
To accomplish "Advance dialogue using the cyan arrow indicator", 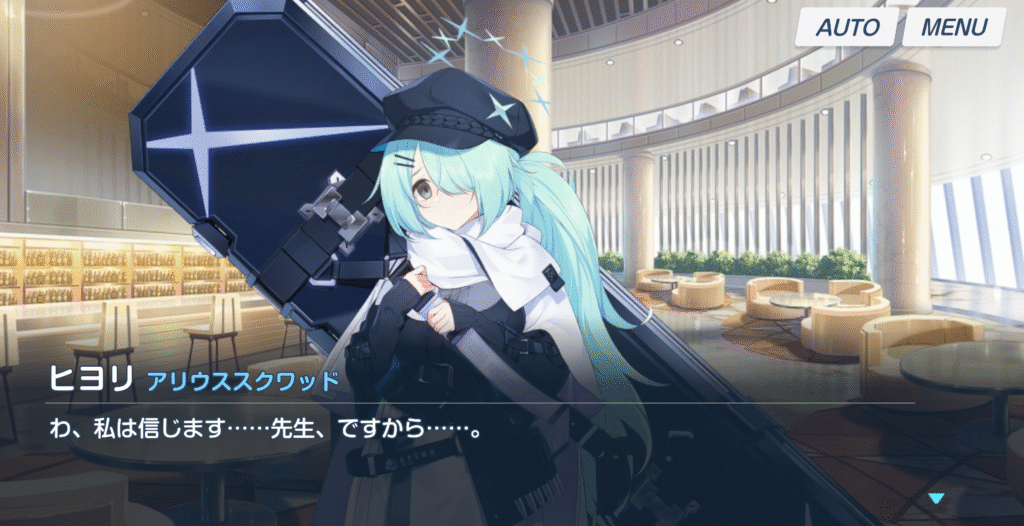I will click(936, 498).
